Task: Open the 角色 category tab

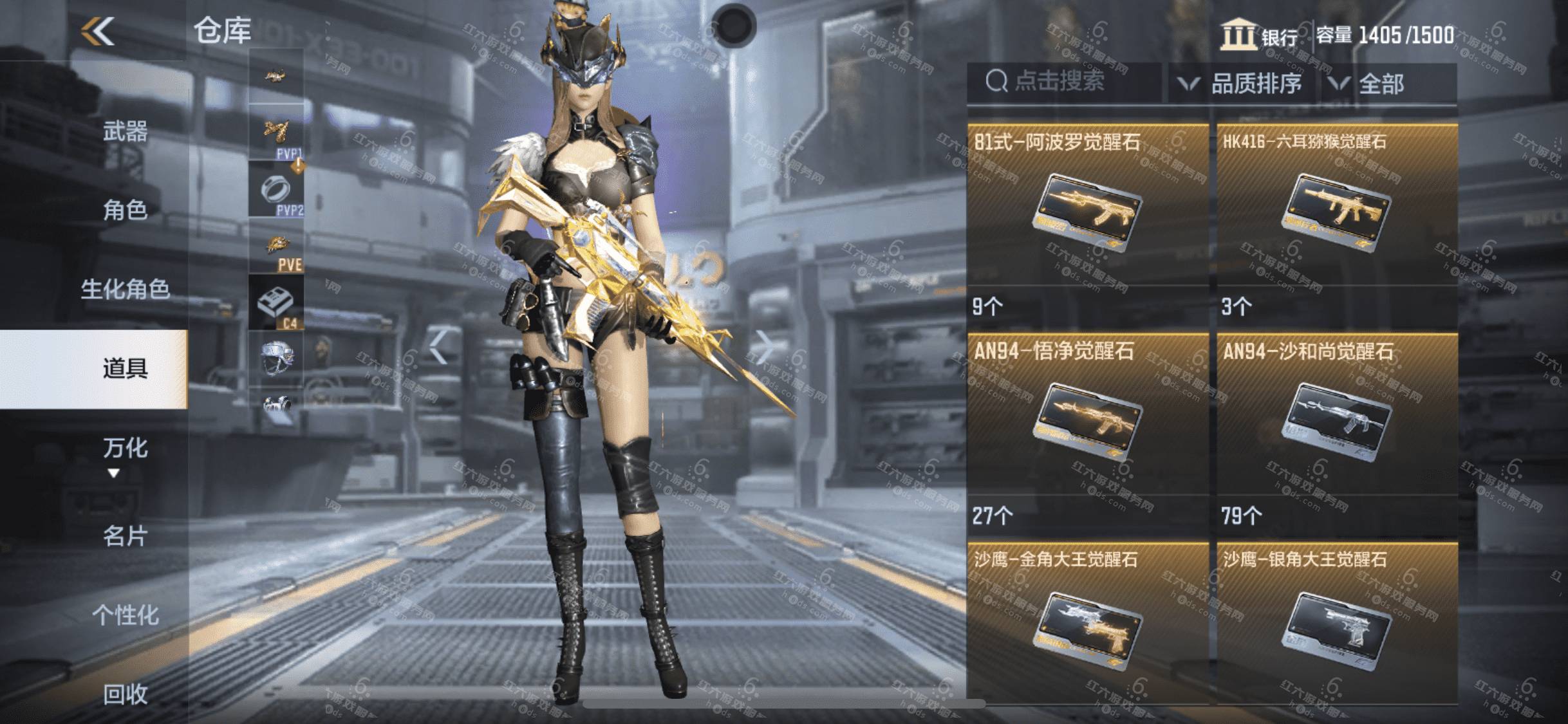Action: tap(125, 210)
